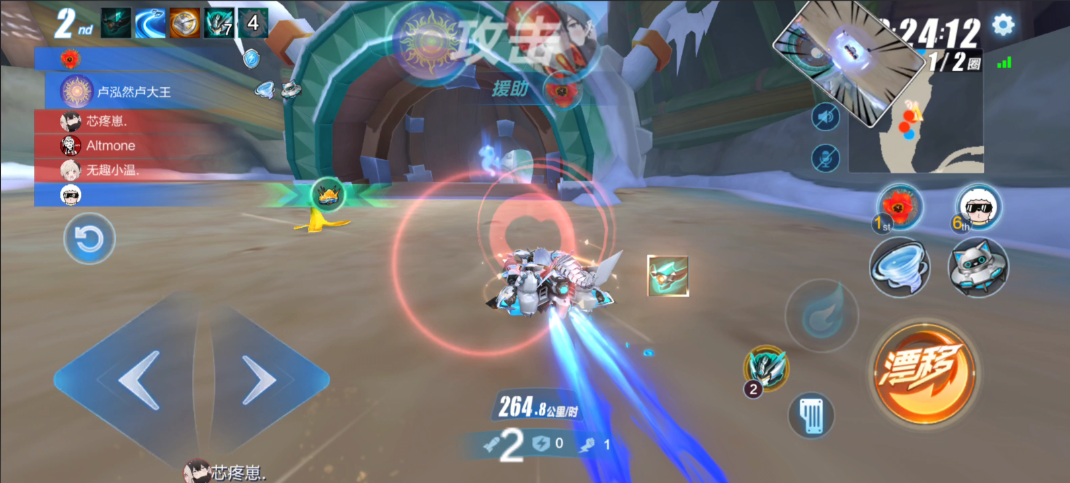Use the robot cat UFO item
The height and width of the screenshot is (483, 1070).
point(978,267)
